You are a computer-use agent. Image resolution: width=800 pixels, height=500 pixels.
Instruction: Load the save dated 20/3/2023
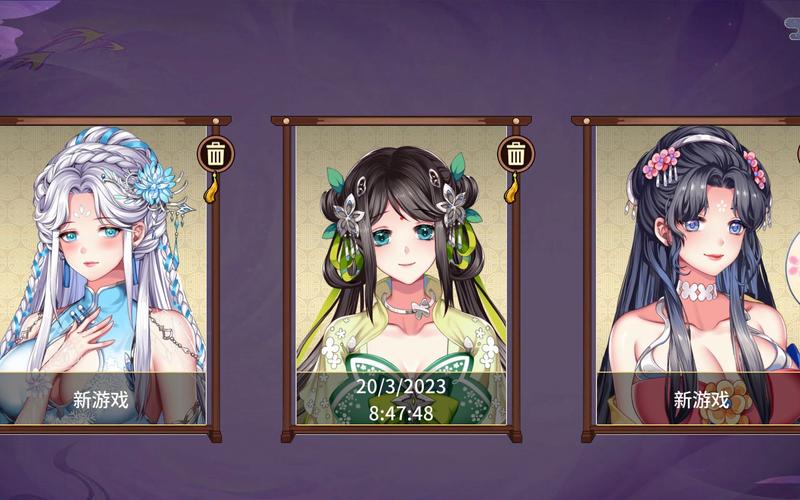coord(400,280)
